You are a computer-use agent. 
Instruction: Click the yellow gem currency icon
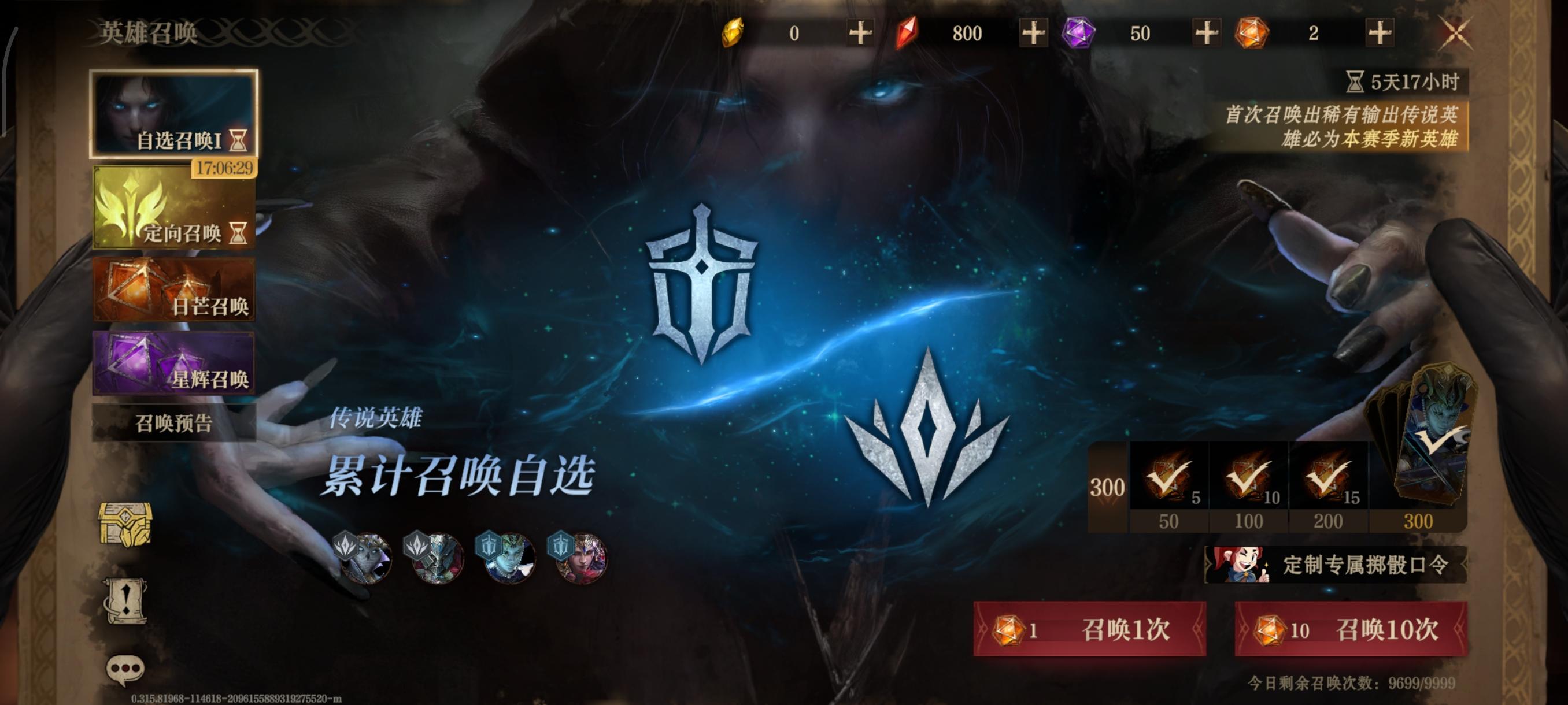(x=733, y=34)
